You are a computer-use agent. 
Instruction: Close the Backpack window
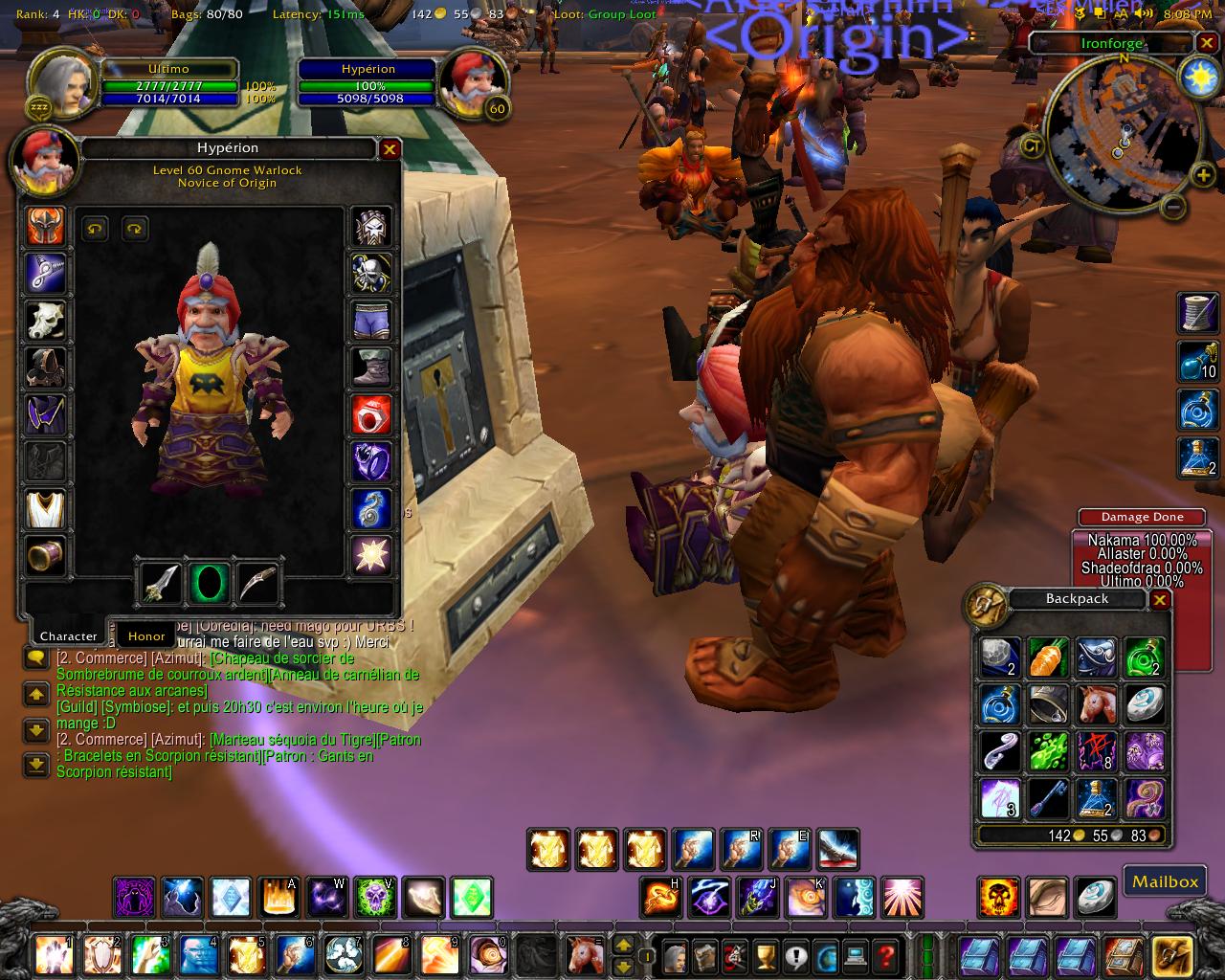click(x=1159, y=600)
